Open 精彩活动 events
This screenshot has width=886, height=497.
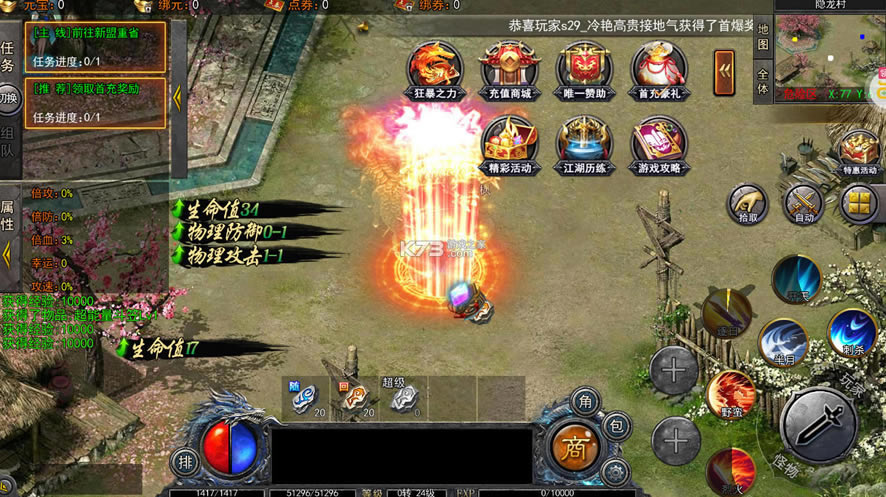coord(509,143)
